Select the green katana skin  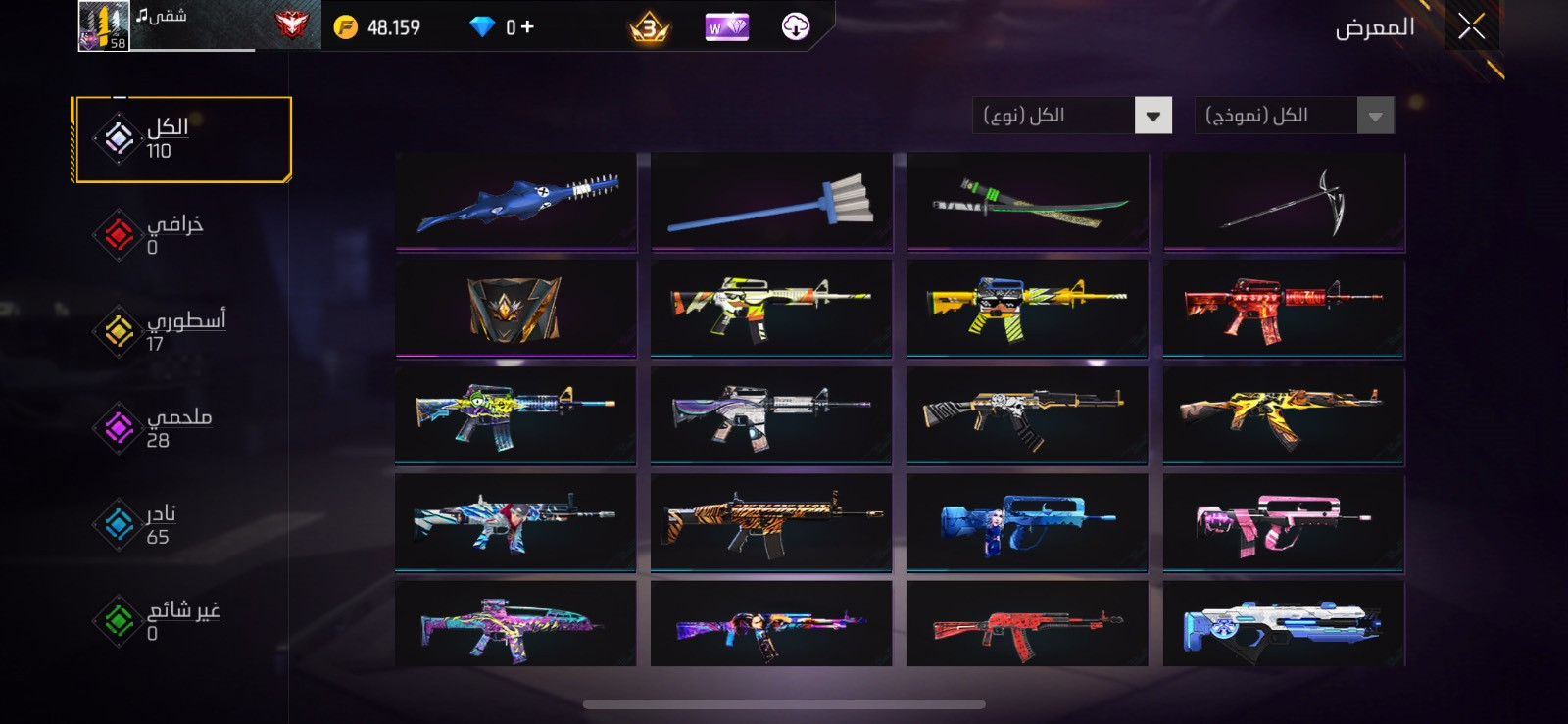click(x=1027, y=202)
